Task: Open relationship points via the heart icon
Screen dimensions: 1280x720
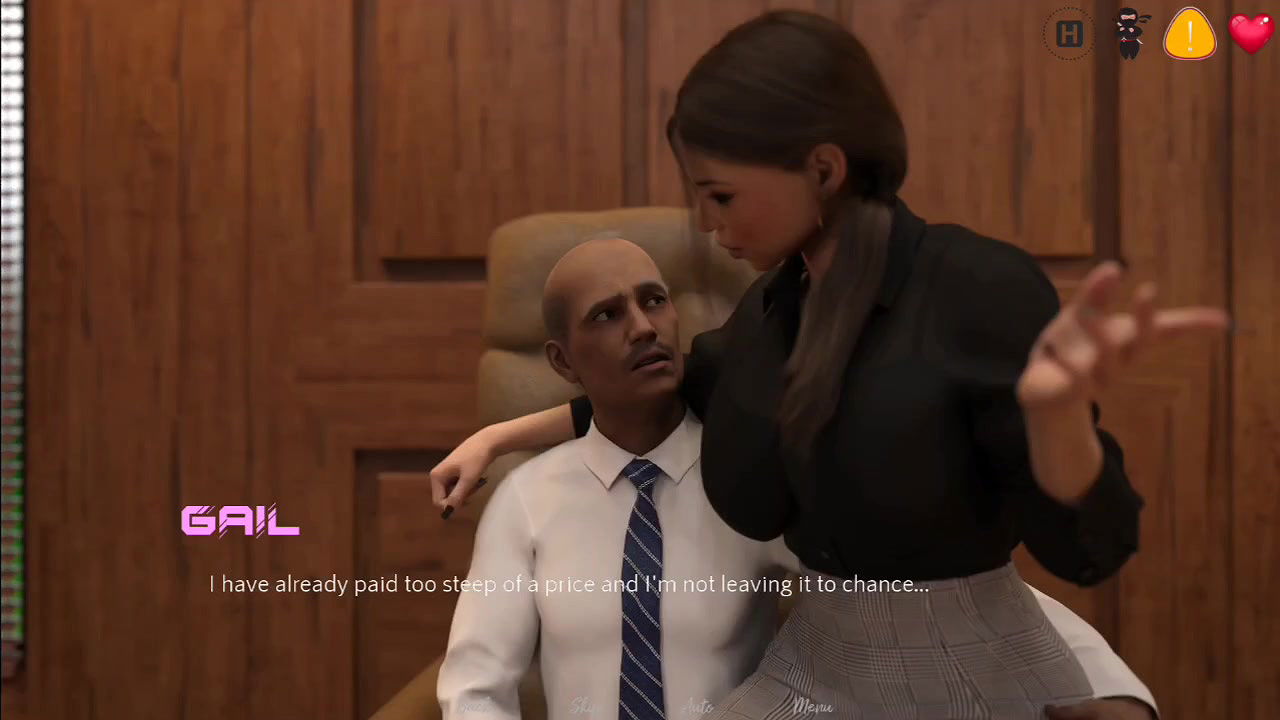Action: click(1251, 34)
